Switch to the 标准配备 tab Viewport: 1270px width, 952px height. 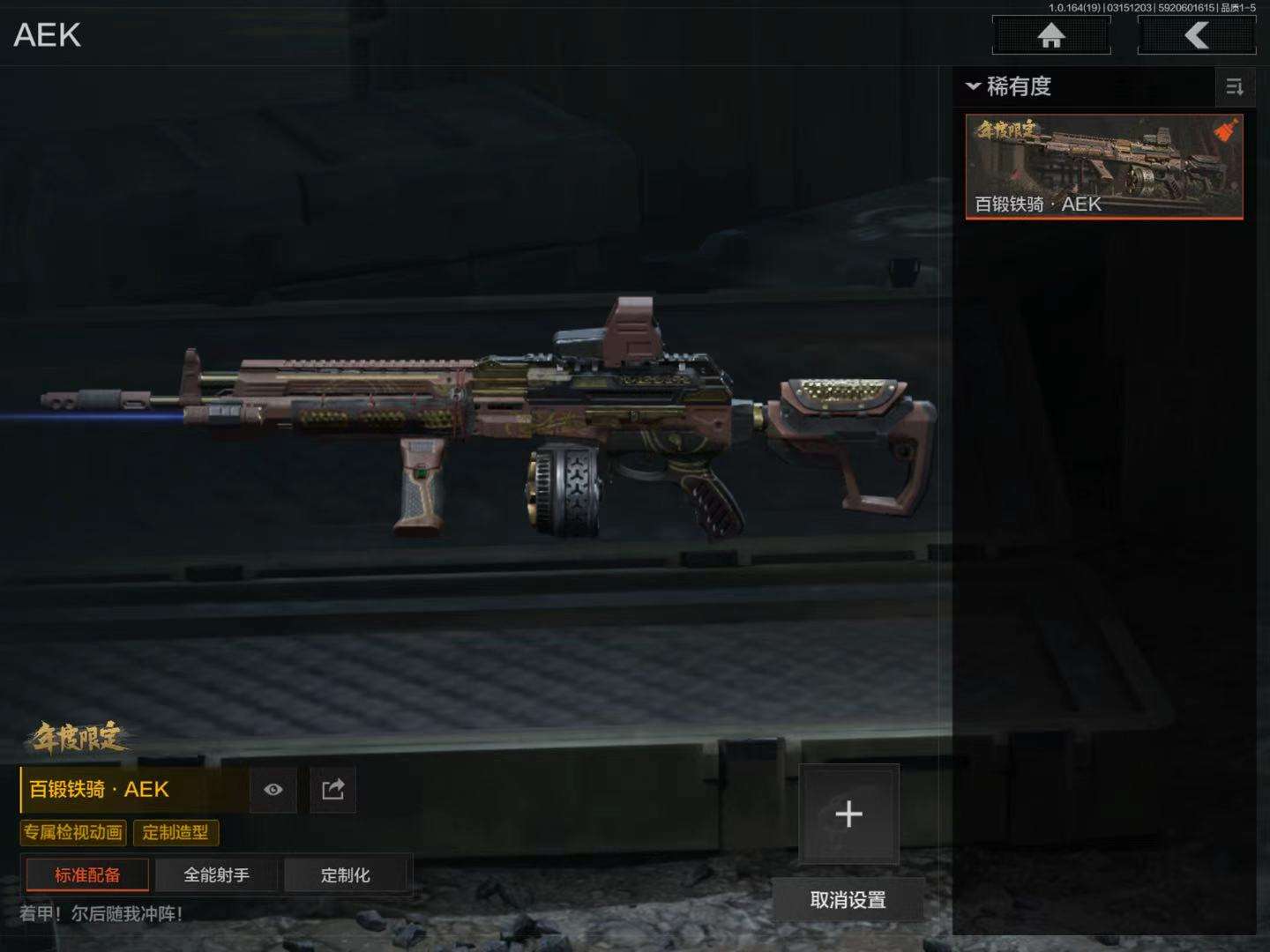click(87, 874)
